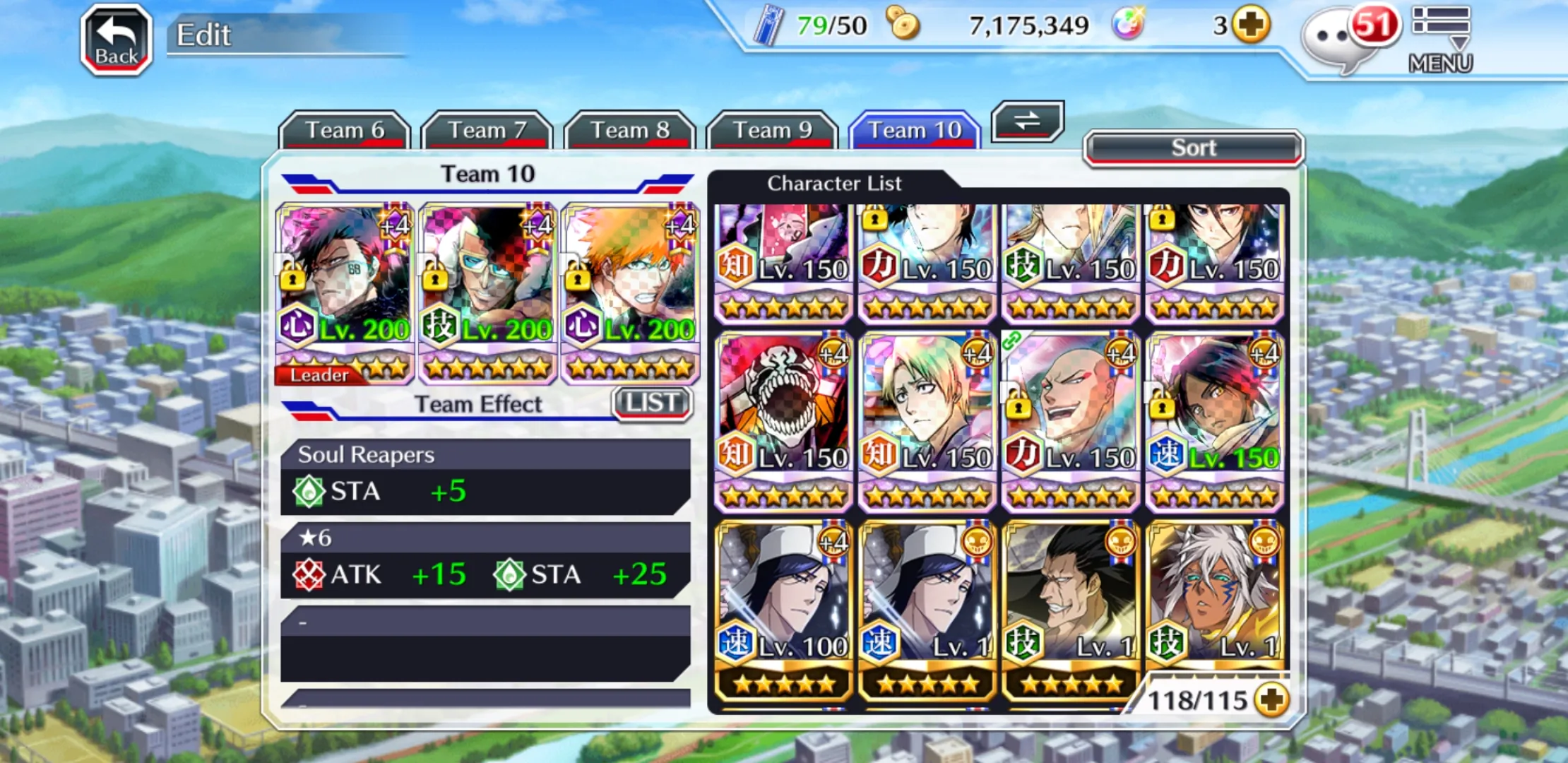Add more spirit orbs with the plus button
This screenshot has width=1568, height=763.
[1251, 25]
